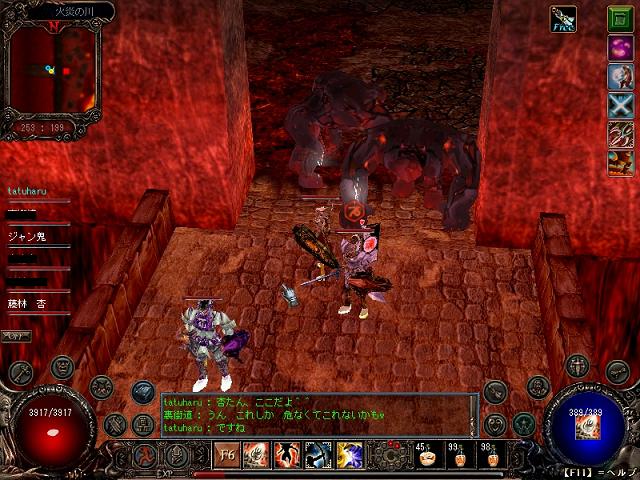640x480 pixels.
Task: Select the crossed blue swords buff icon
Action: tap(620, 106)
